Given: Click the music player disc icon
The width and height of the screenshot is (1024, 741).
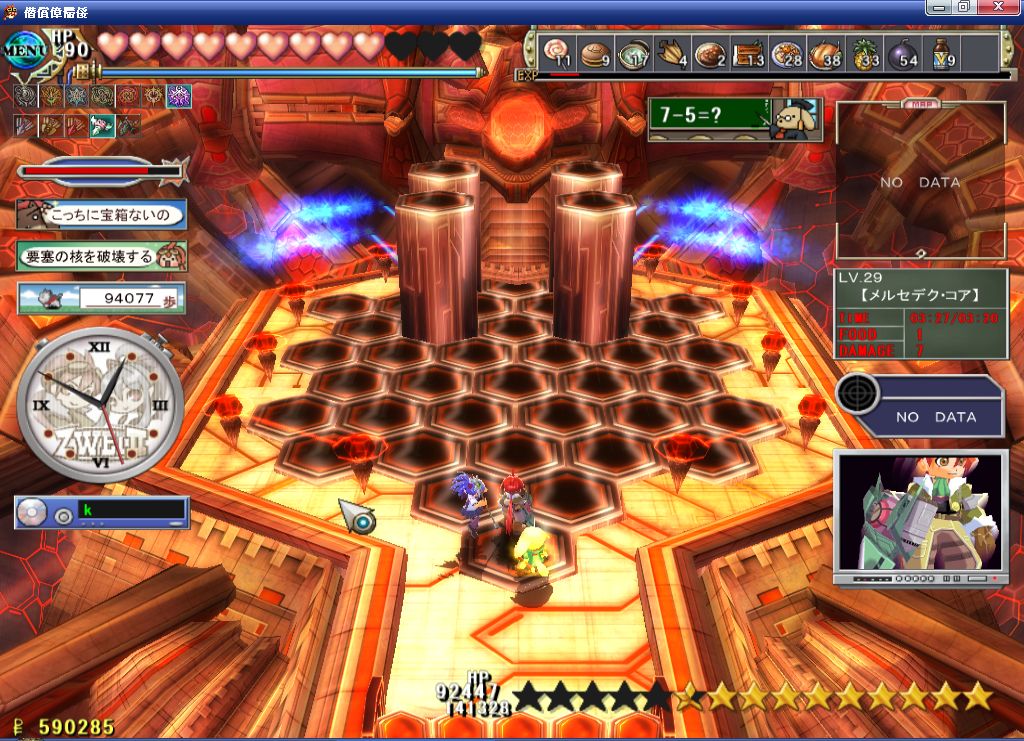Looking at the screenshot, I should (33, 513).
